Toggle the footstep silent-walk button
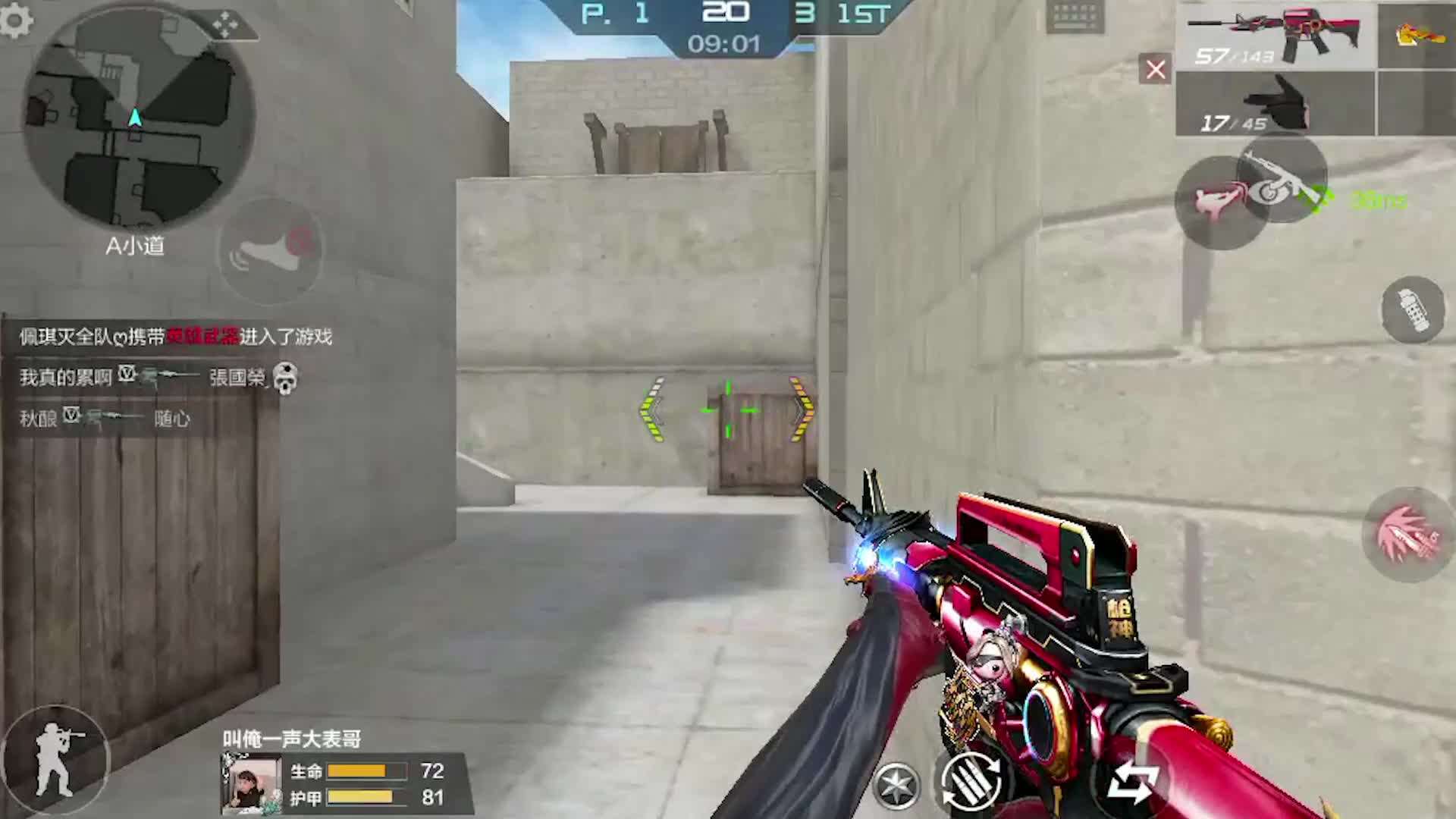Screen dimensions: 1456x819 tap(270, 250)
